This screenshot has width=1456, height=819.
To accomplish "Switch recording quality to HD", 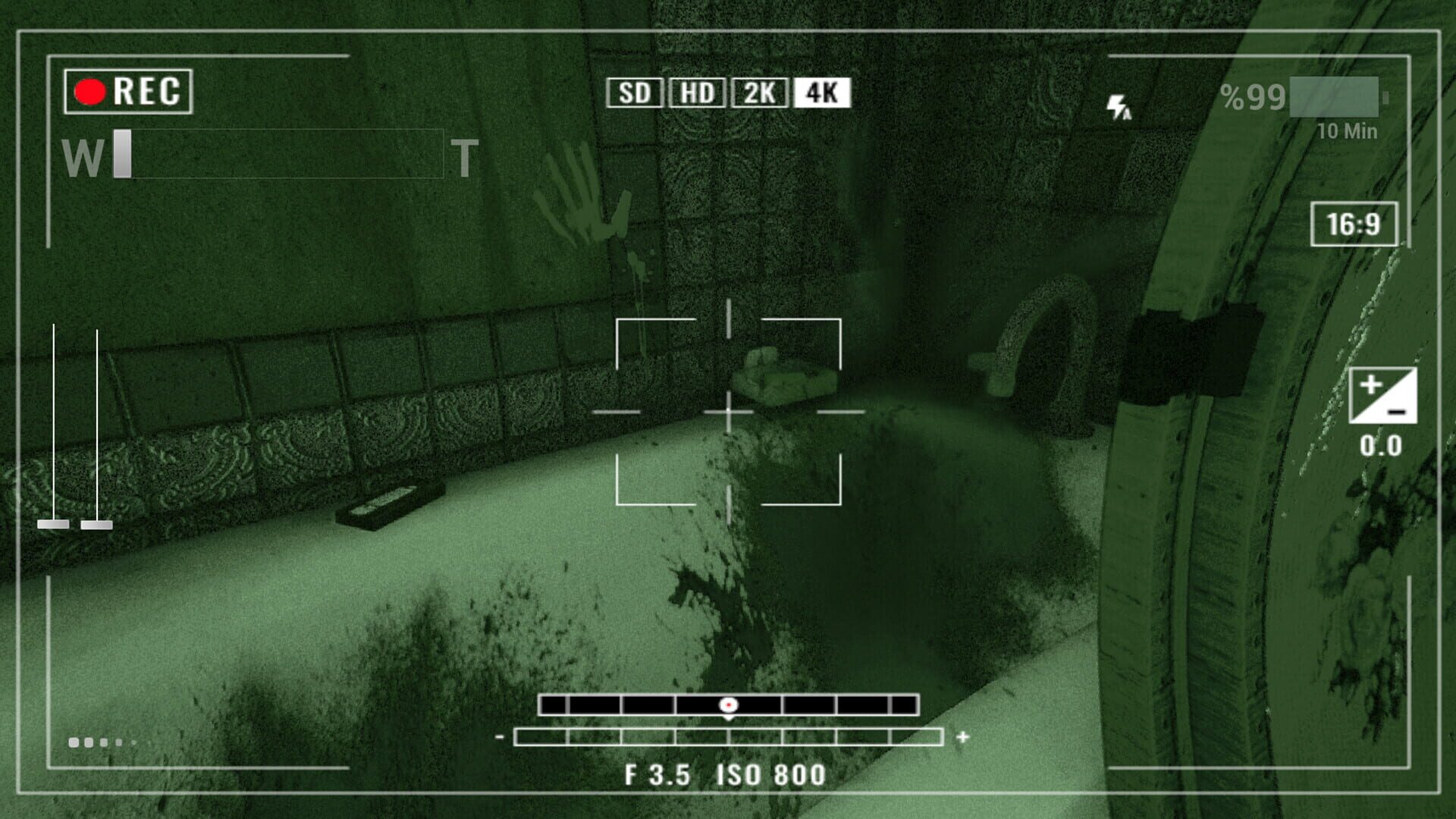I will 695,93.
